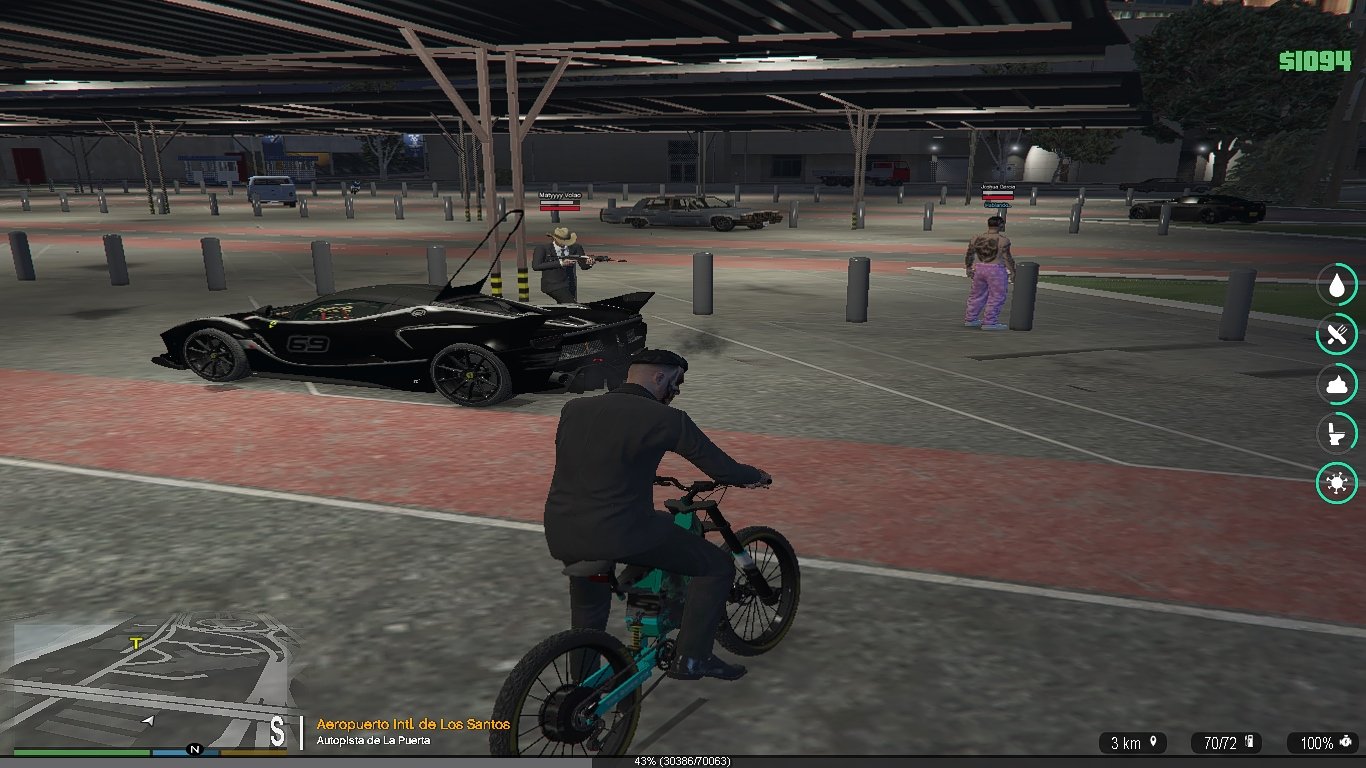Select the water drop thirst icon
This screenshot has width=1366, height=768.
pyautogui.click(x=1336, y=285)
